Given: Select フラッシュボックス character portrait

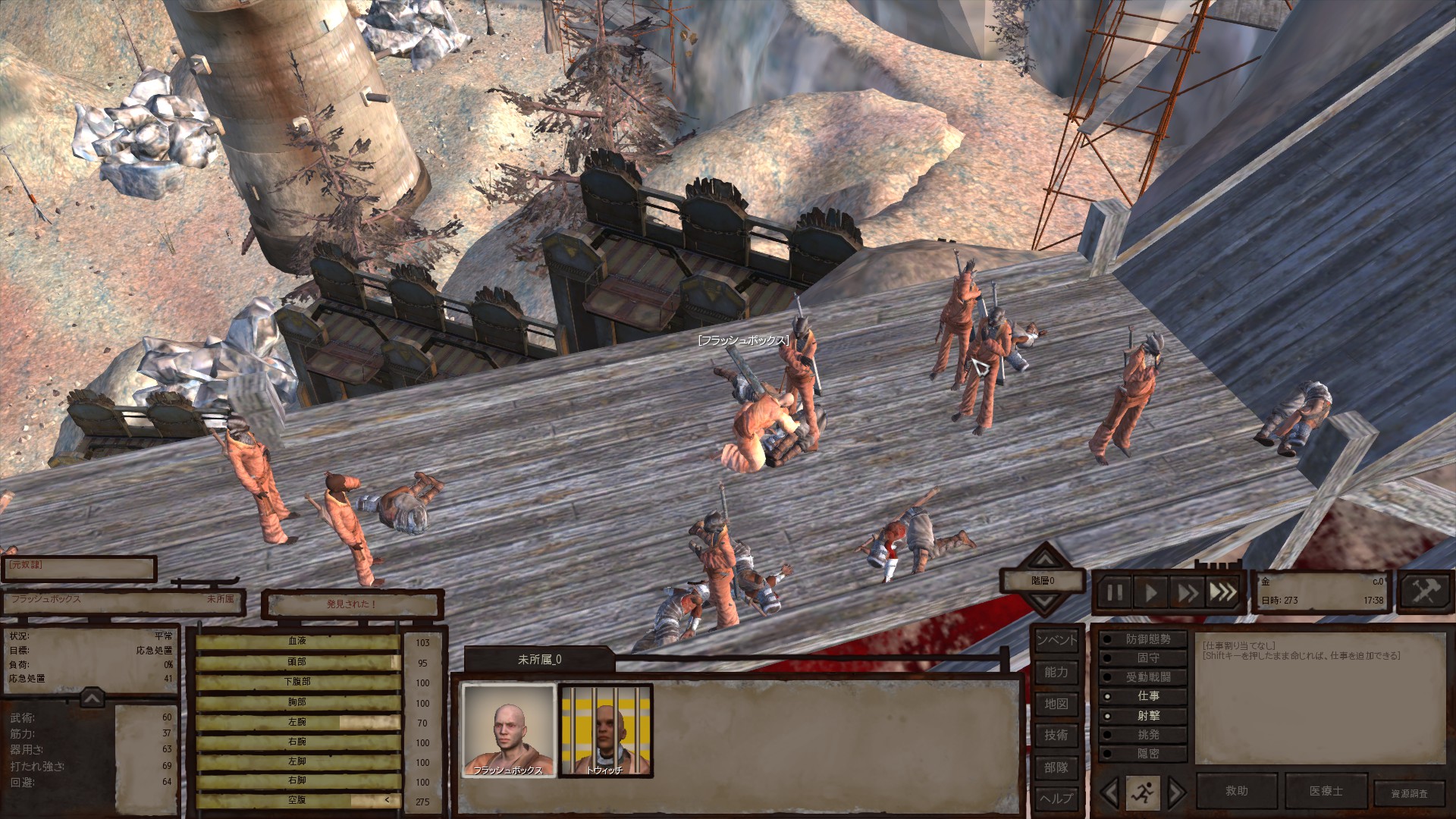Looking at the screenshot, I should pyautogui.click(x=508, y=730).
